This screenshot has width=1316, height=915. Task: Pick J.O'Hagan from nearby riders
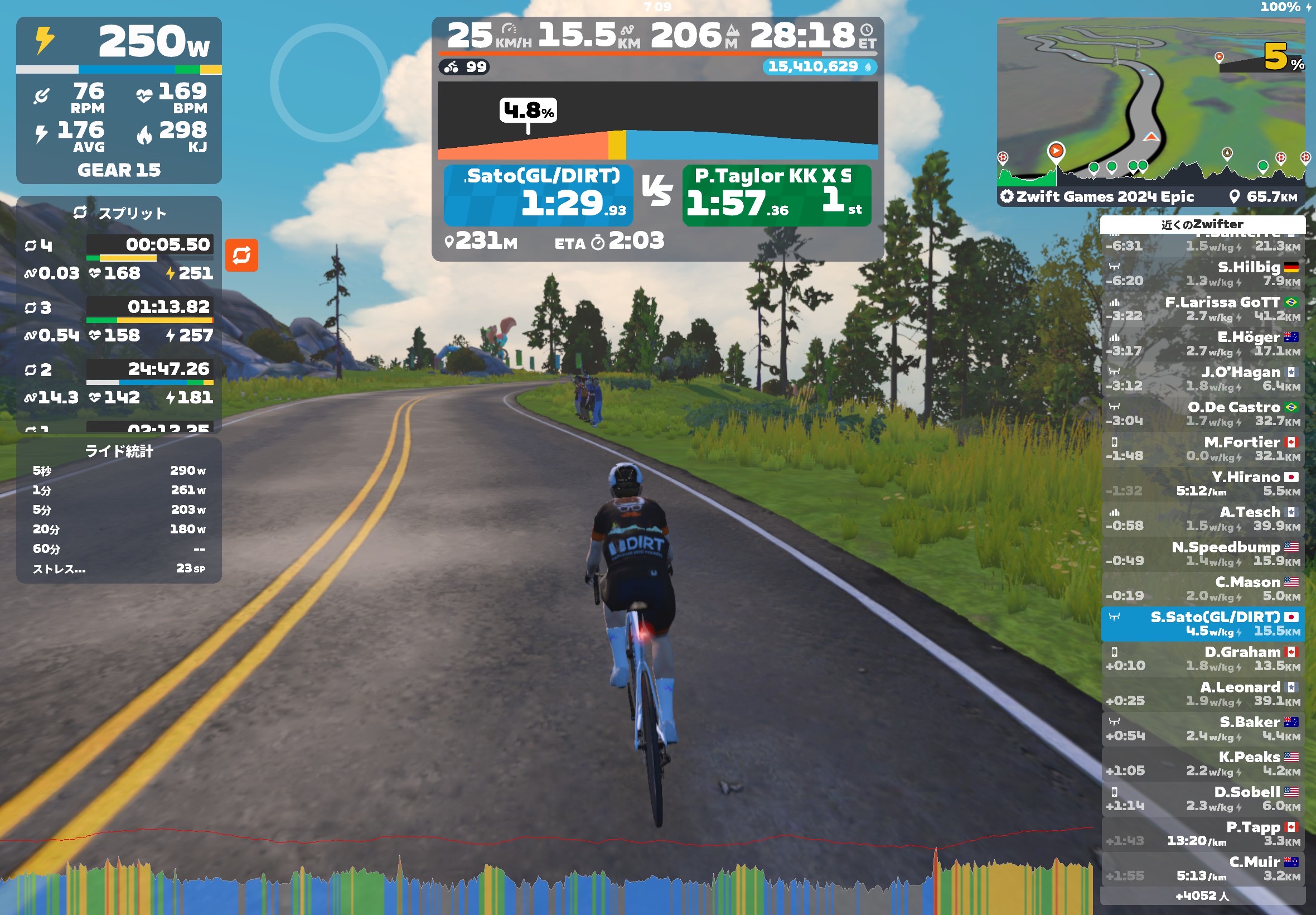1202,379
